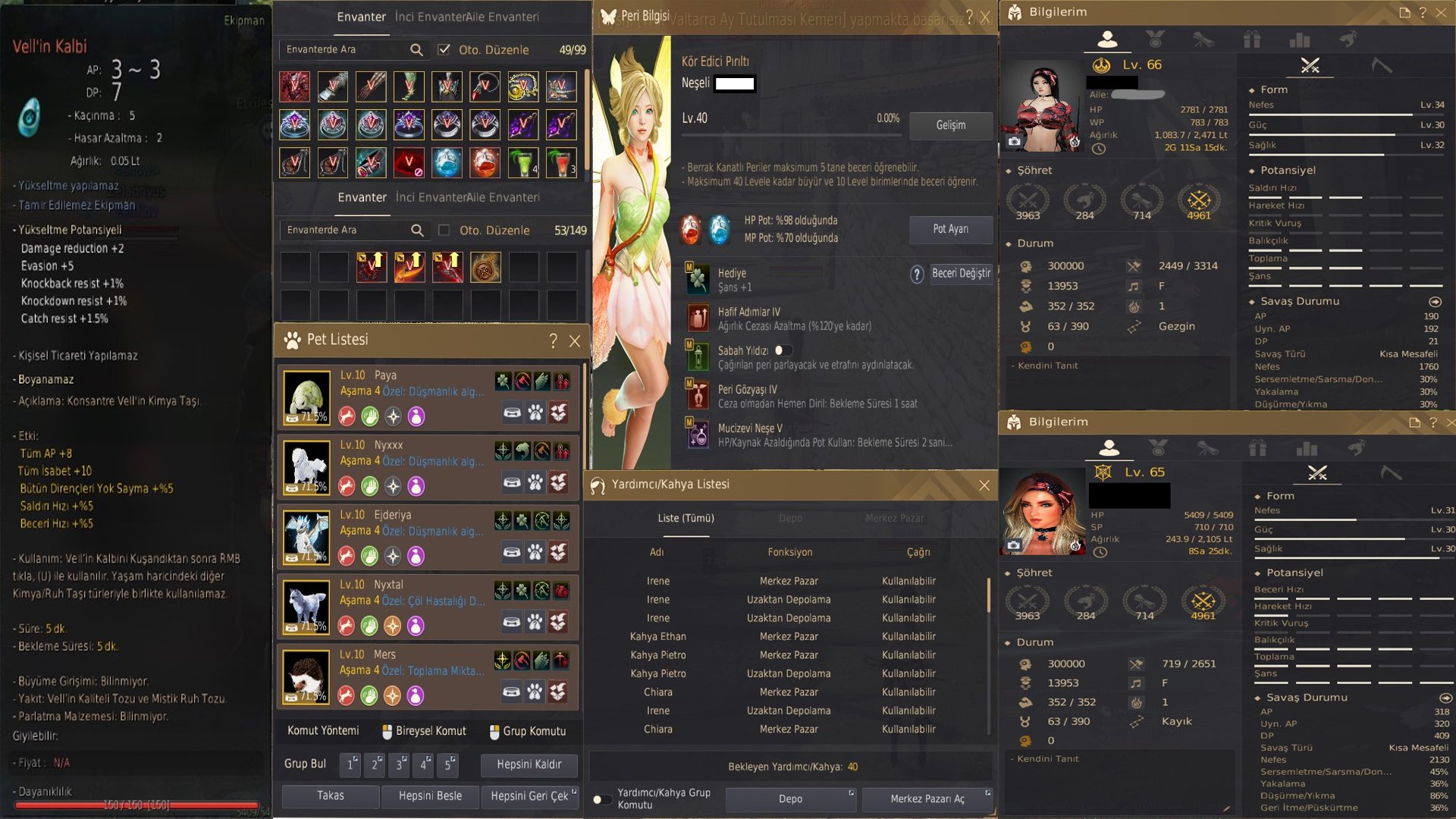1456x819 pixels.
Task: Click Hepsini Besle to feed all pets
Action: (430, 797)
